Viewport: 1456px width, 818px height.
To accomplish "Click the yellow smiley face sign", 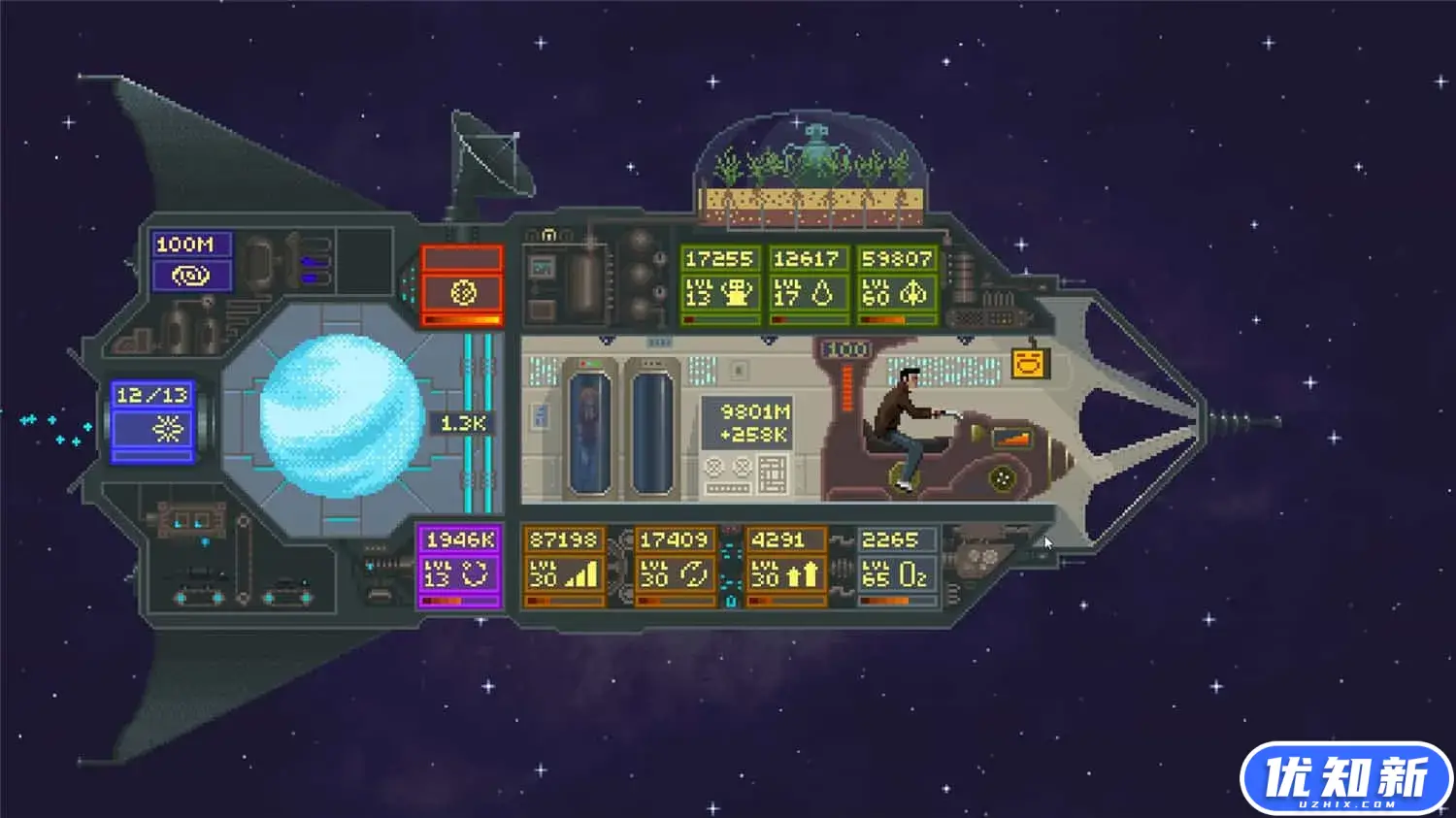I will [x=1030, y=364].
